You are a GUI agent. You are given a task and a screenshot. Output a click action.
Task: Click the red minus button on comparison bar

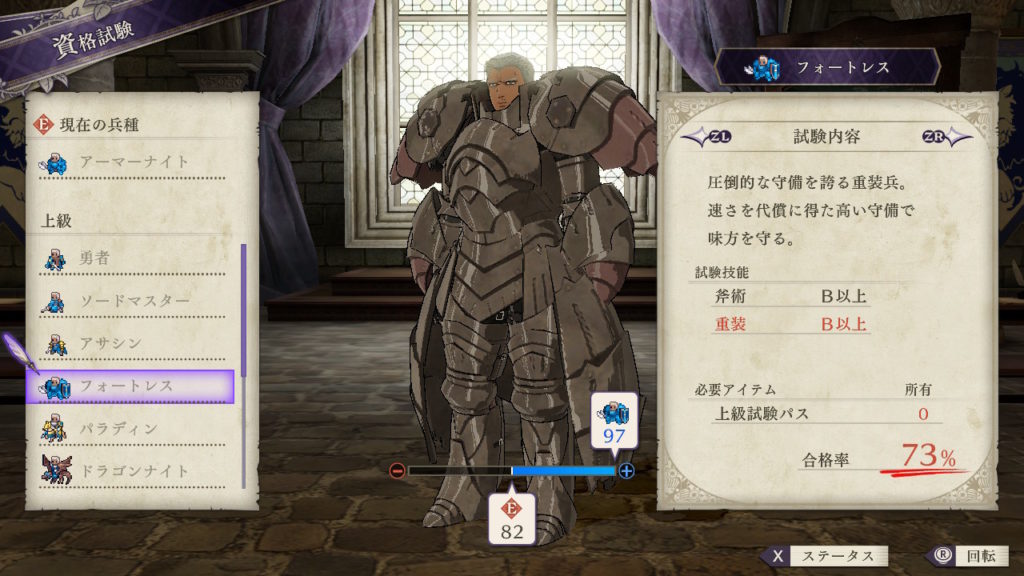click(397, 470)
